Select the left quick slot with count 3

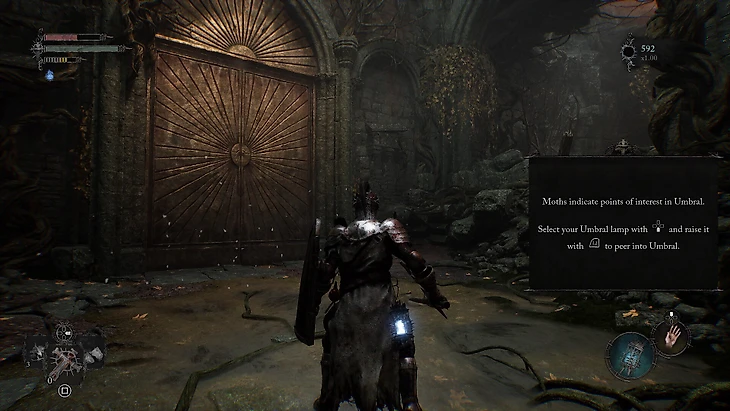pos(36,352)
